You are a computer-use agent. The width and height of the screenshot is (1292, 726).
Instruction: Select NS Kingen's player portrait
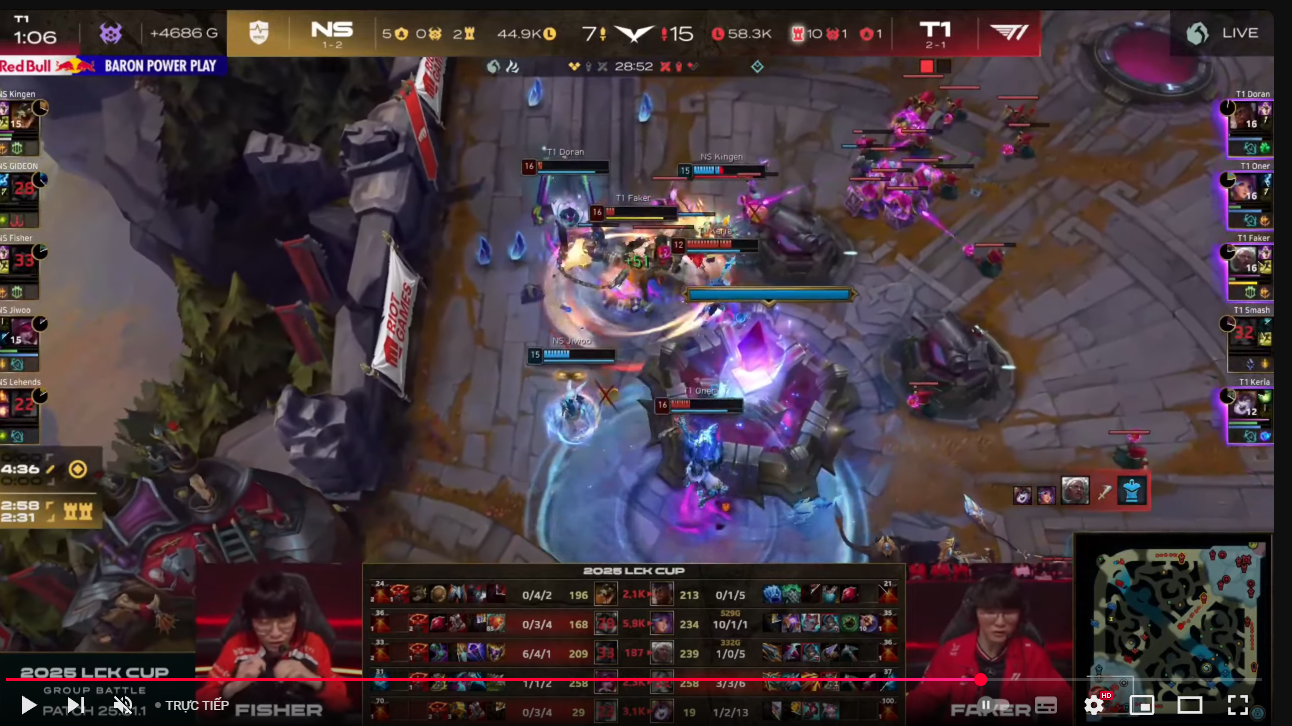tap(20, 116)
